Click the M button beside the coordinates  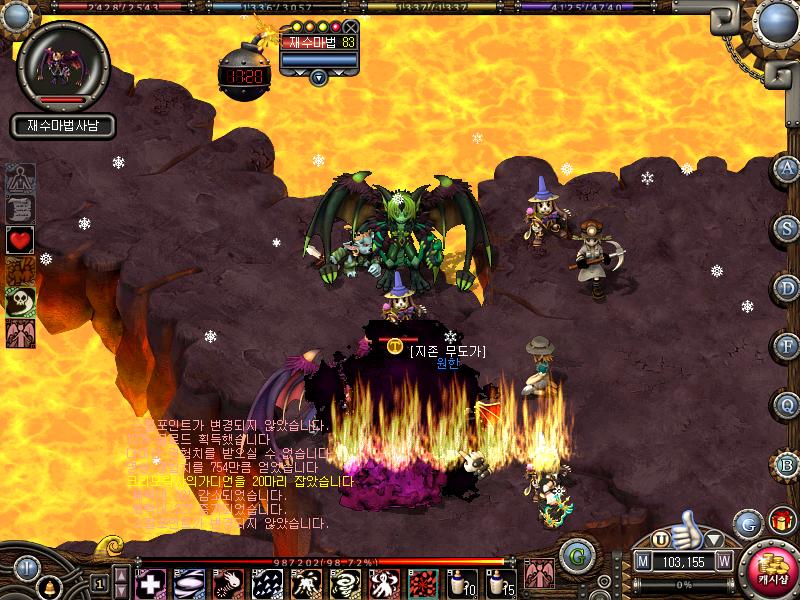click(644, 561)
